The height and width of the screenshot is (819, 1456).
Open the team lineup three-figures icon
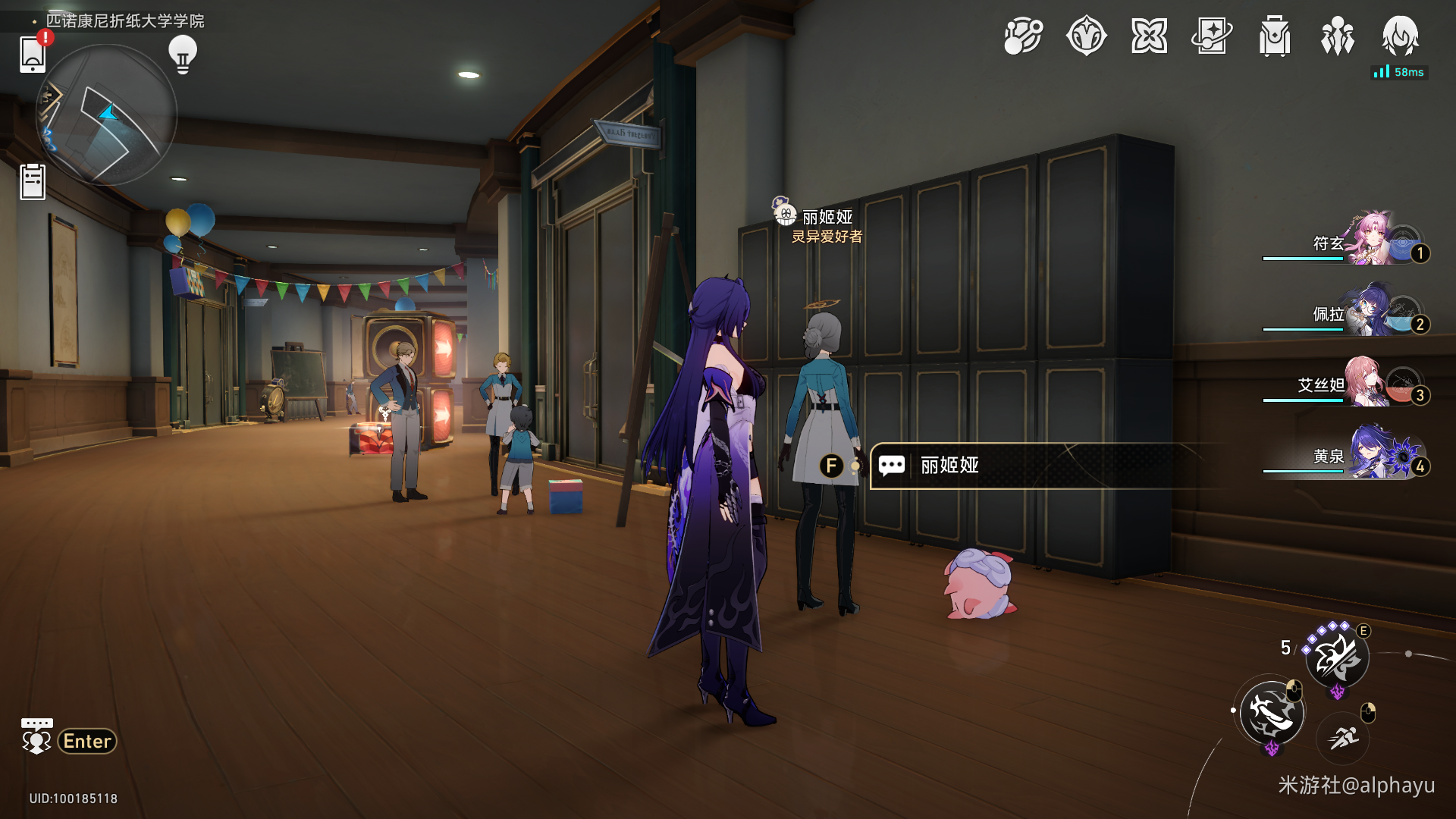point(1337,36)
